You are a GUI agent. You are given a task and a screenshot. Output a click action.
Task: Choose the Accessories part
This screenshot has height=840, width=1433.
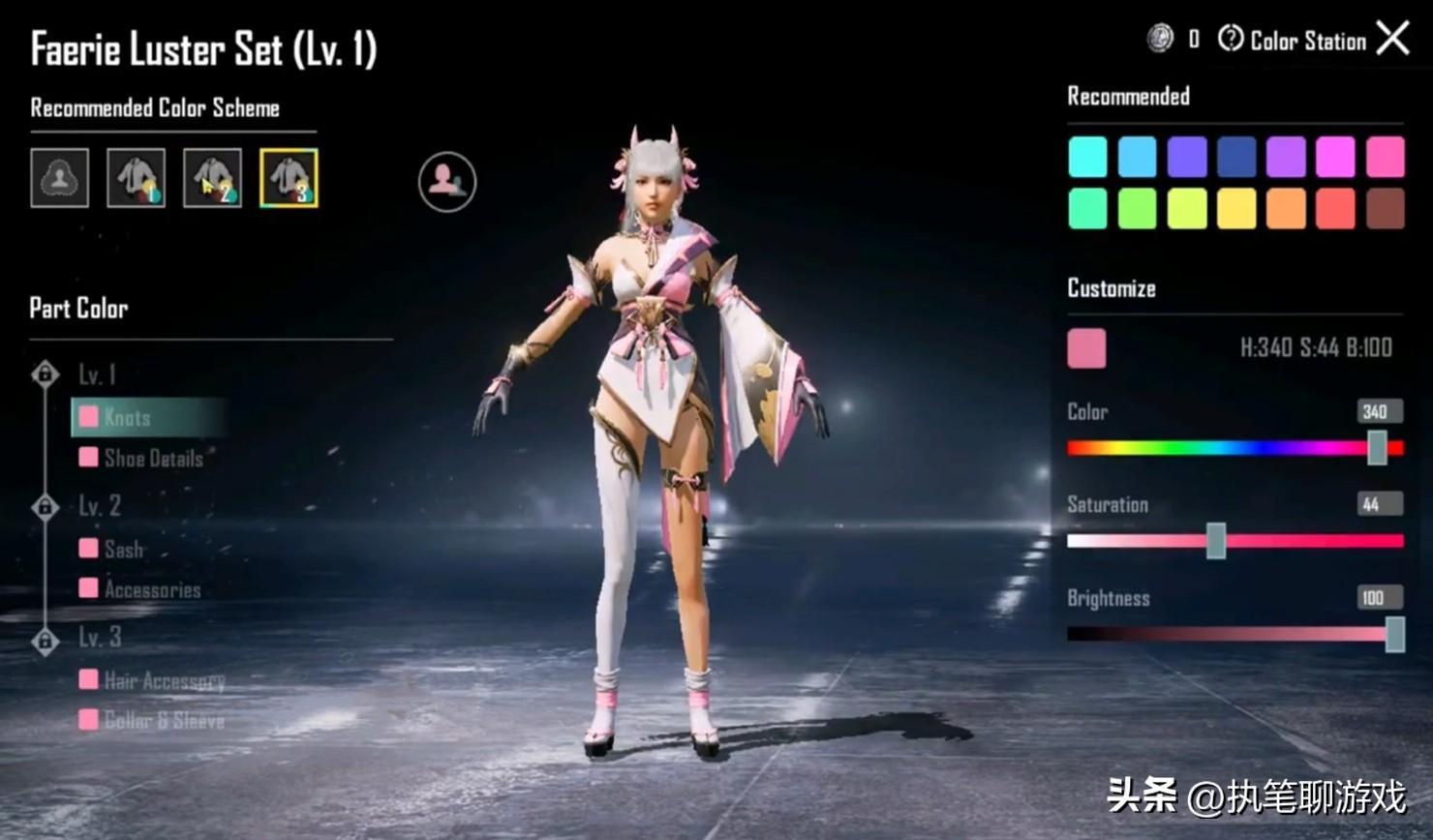tap(151, 589)
